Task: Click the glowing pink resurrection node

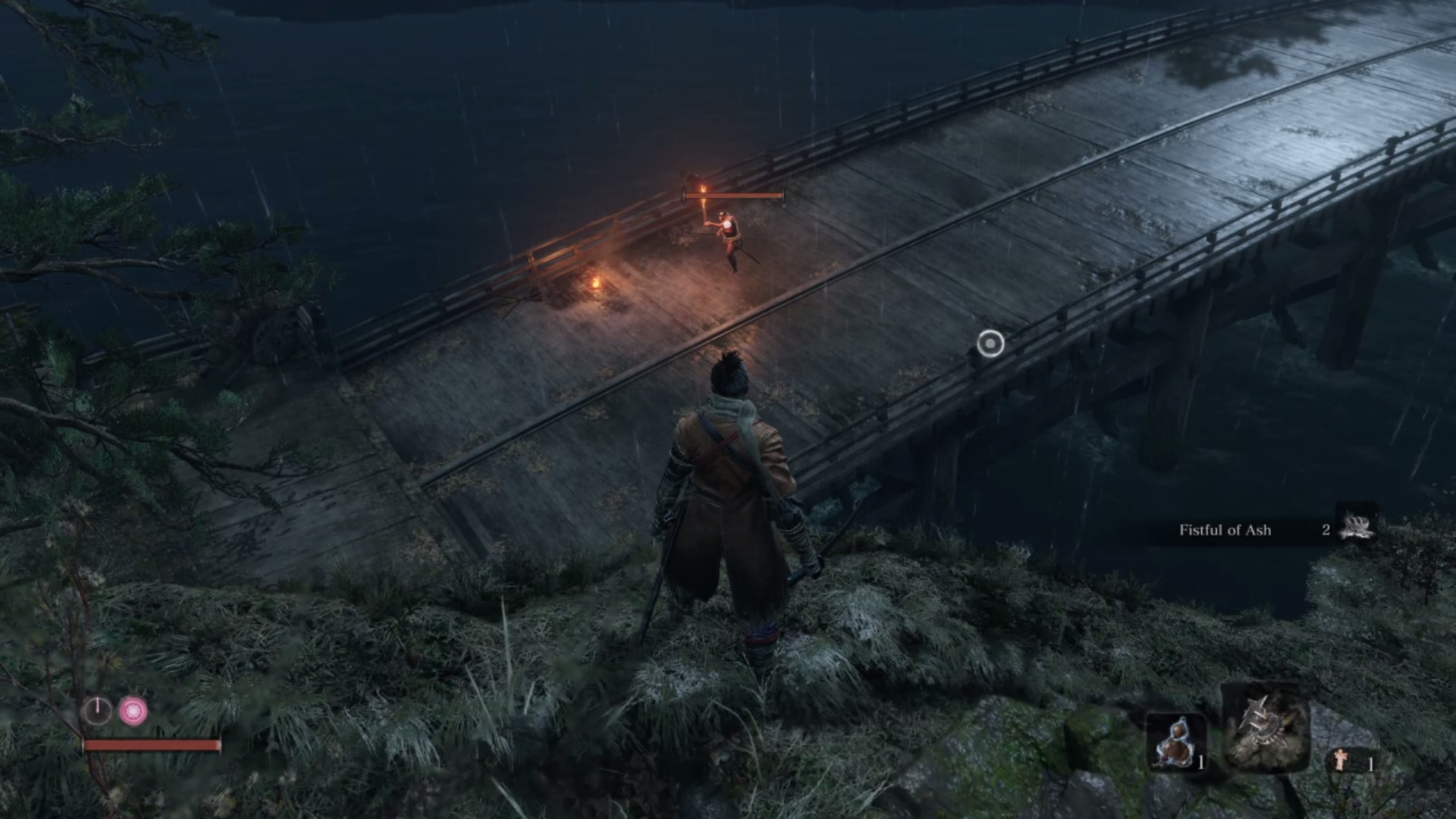Action: (x=134, y=711)
